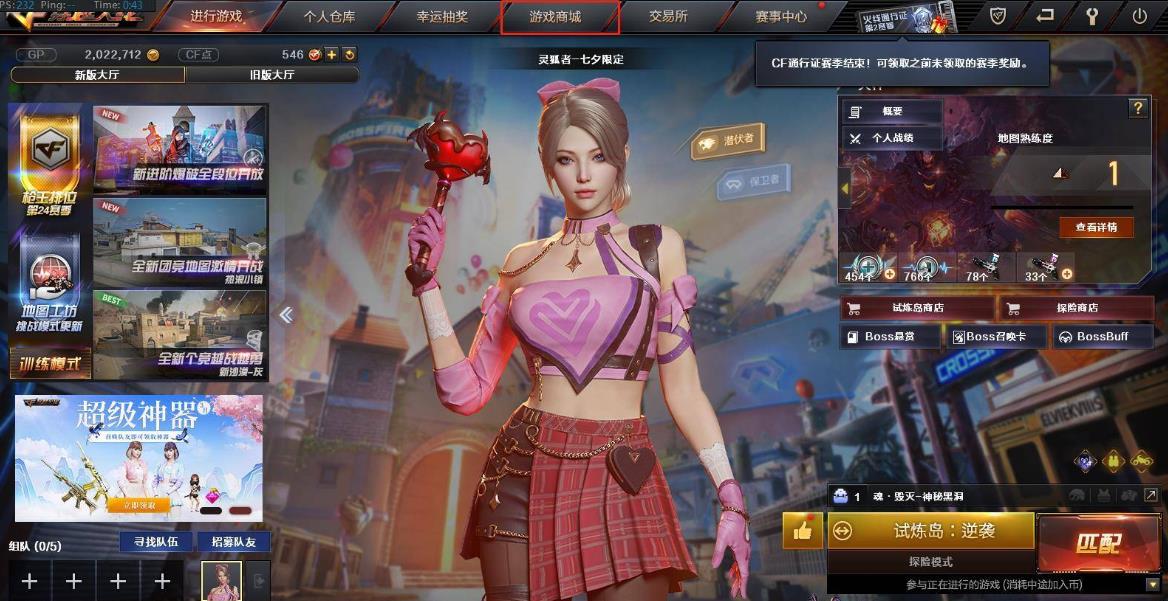Select the 试炼岛:逆袭 mode button
This screenshot has height=601, width=1168.
tap(930, 531)
